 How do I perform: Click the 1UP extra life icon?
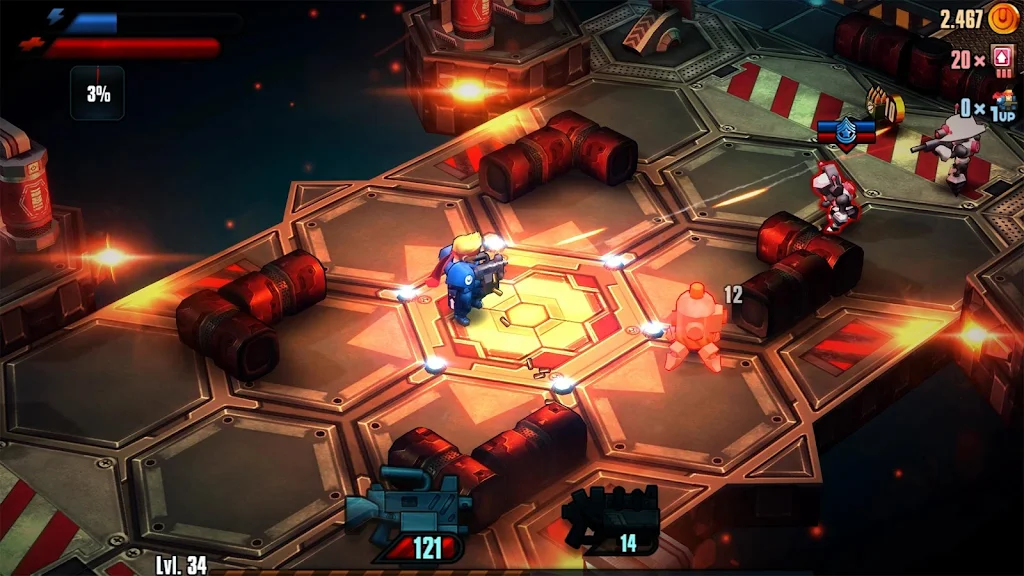pos(1001,106)
